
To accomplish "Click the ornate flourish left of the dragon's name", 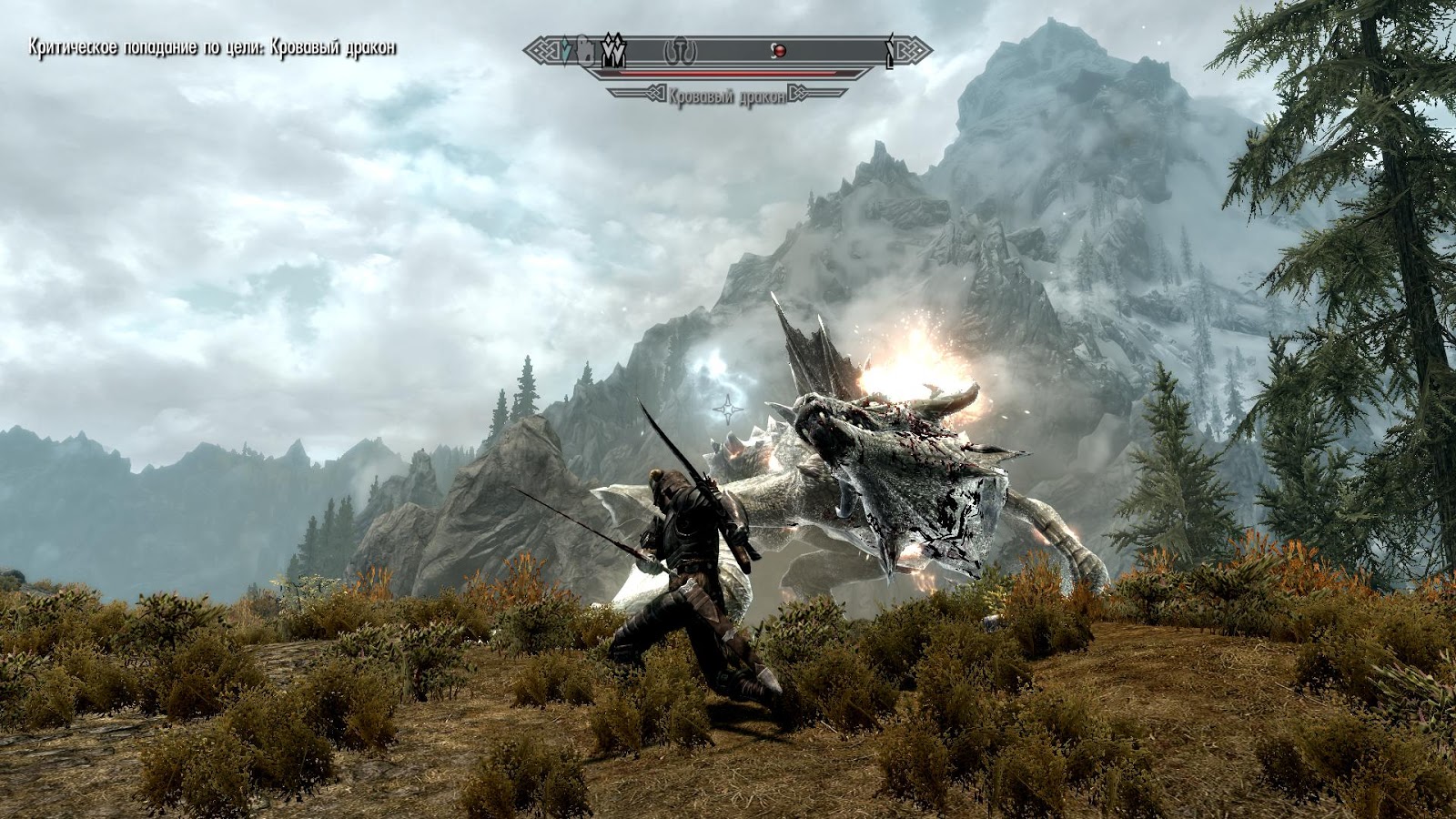I will (x=654, y=91).
